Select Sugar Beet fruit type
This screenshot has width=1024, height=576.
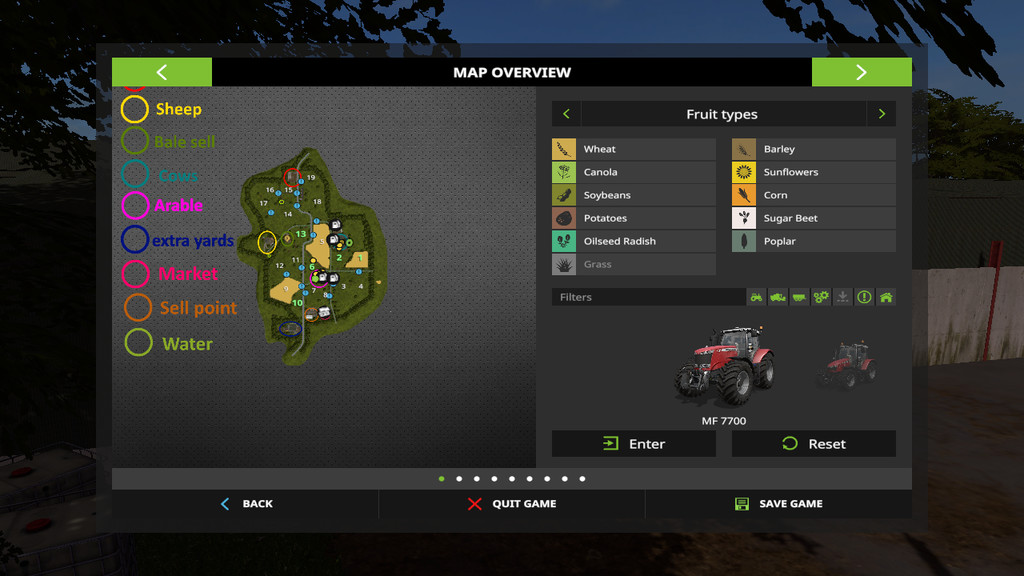click(813, 218)
